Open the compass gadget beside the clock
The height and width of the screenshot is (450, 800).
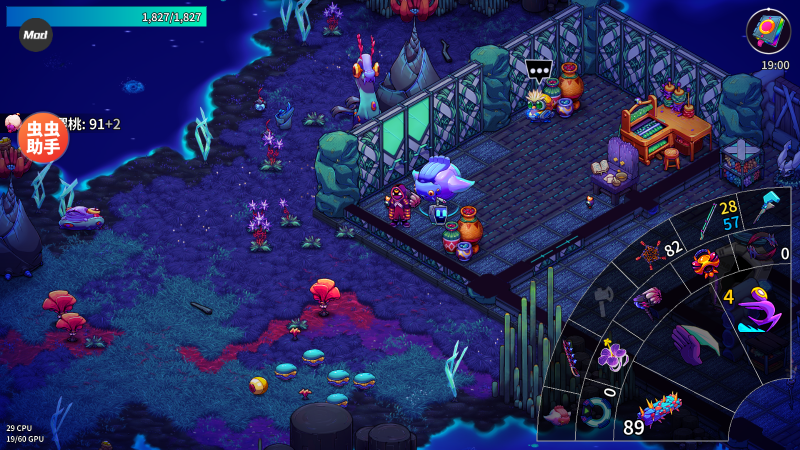768,30
